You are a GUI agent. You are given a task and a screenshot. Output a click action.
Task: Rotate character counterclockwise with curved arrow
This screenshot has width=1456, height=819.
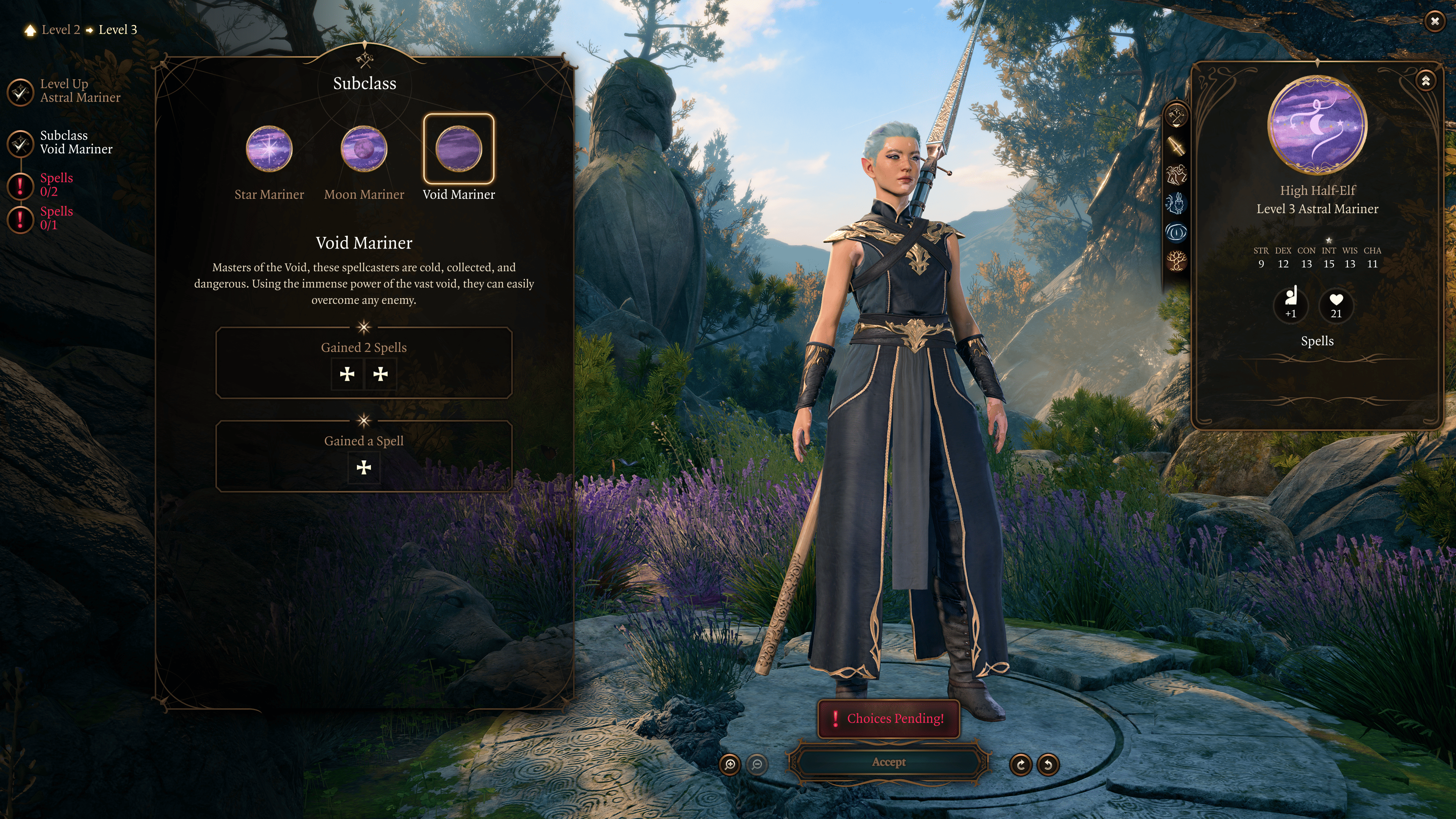point(1048,765)
